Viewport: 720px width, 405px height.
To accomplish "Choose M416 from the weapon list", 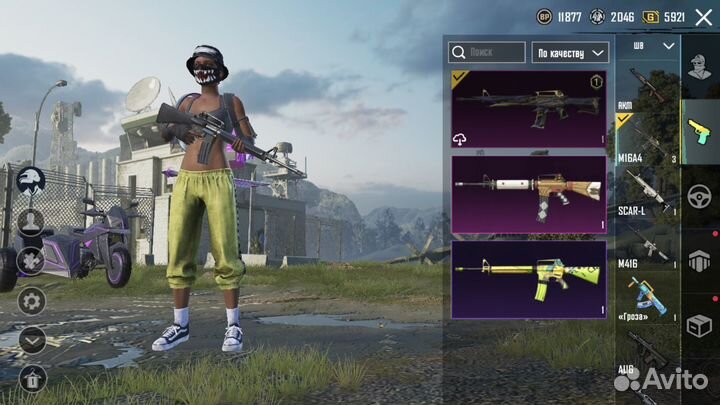I will [x=647, y=247].
